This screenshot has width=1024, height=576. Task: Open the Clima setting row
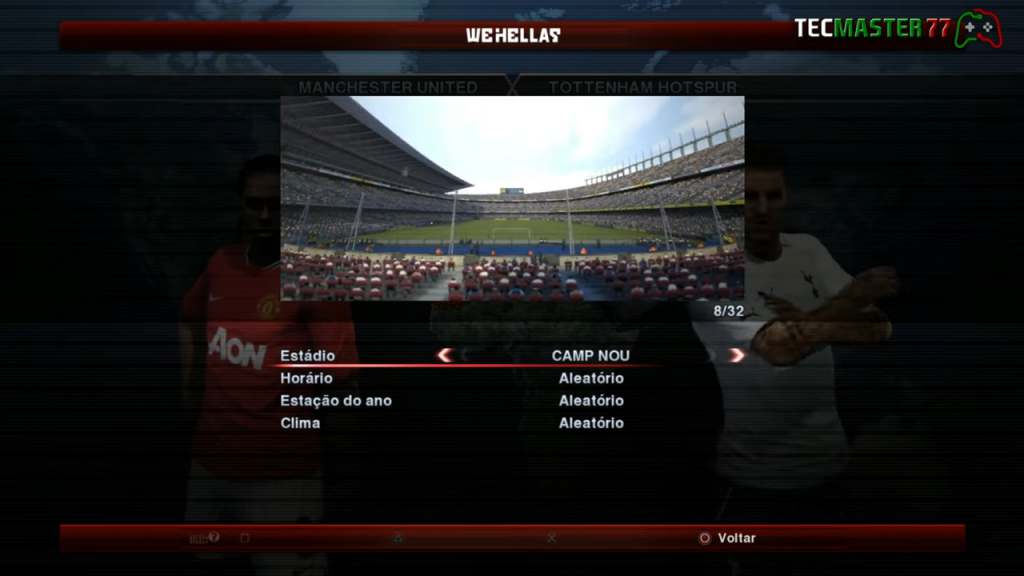(x=300, y=423)
